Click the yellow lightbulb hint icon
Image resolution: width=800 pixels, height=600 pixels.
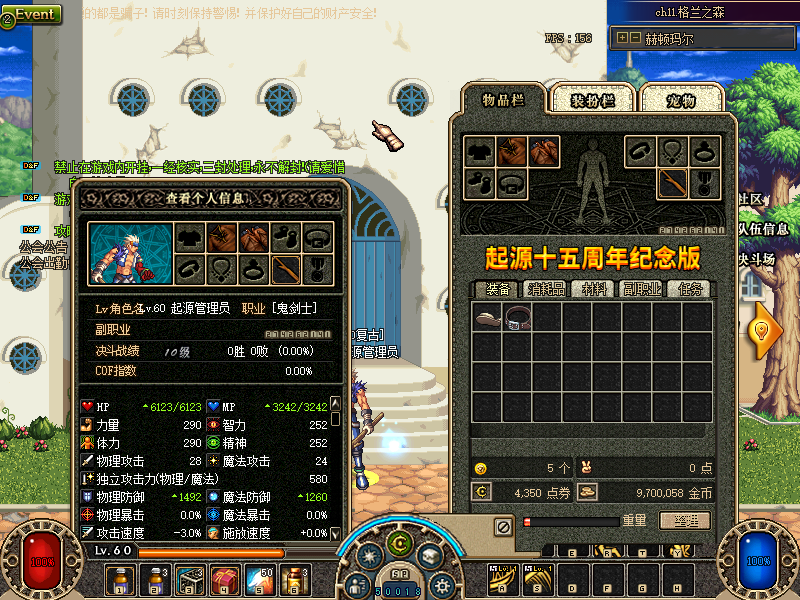767,330
